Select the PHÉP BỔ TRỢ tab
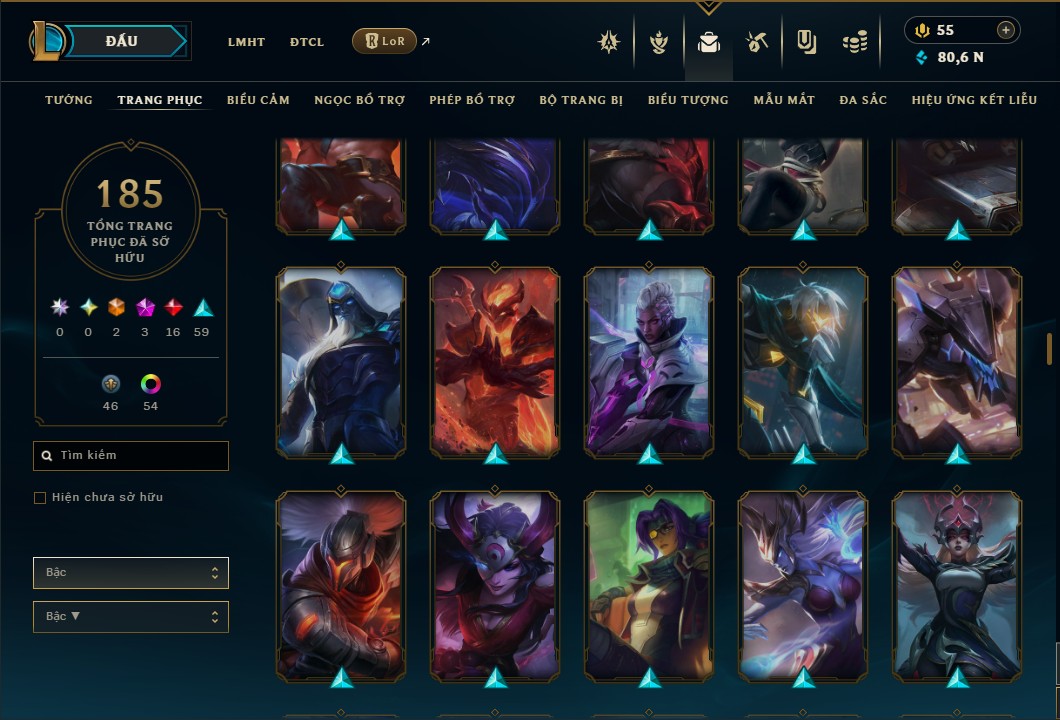 [472, 100]
